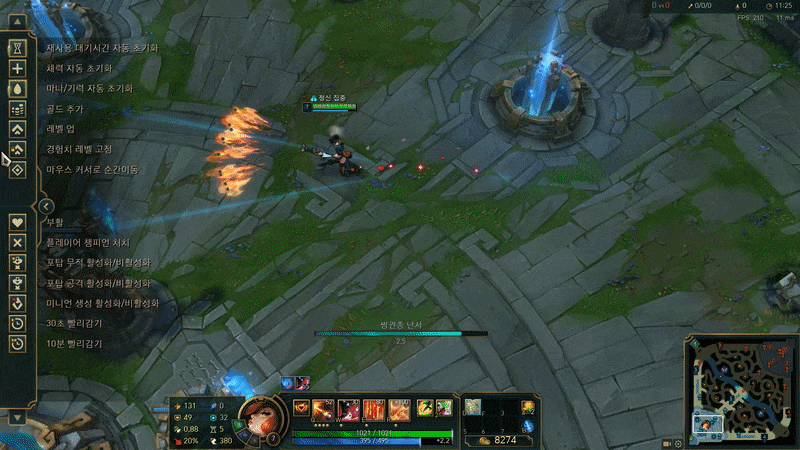Click the 골드 추가 (add gold) button

17,108
